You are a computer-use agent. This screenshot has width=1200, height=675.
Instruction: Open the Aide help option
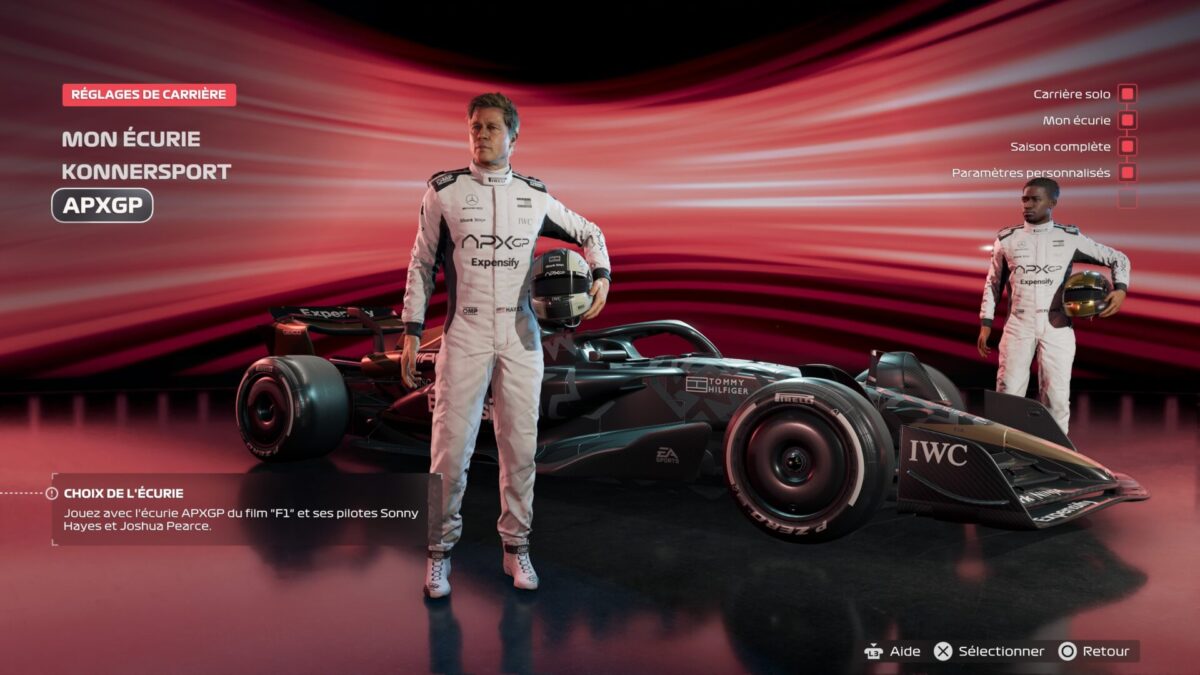pyautogui.click(x=892, y=651)
